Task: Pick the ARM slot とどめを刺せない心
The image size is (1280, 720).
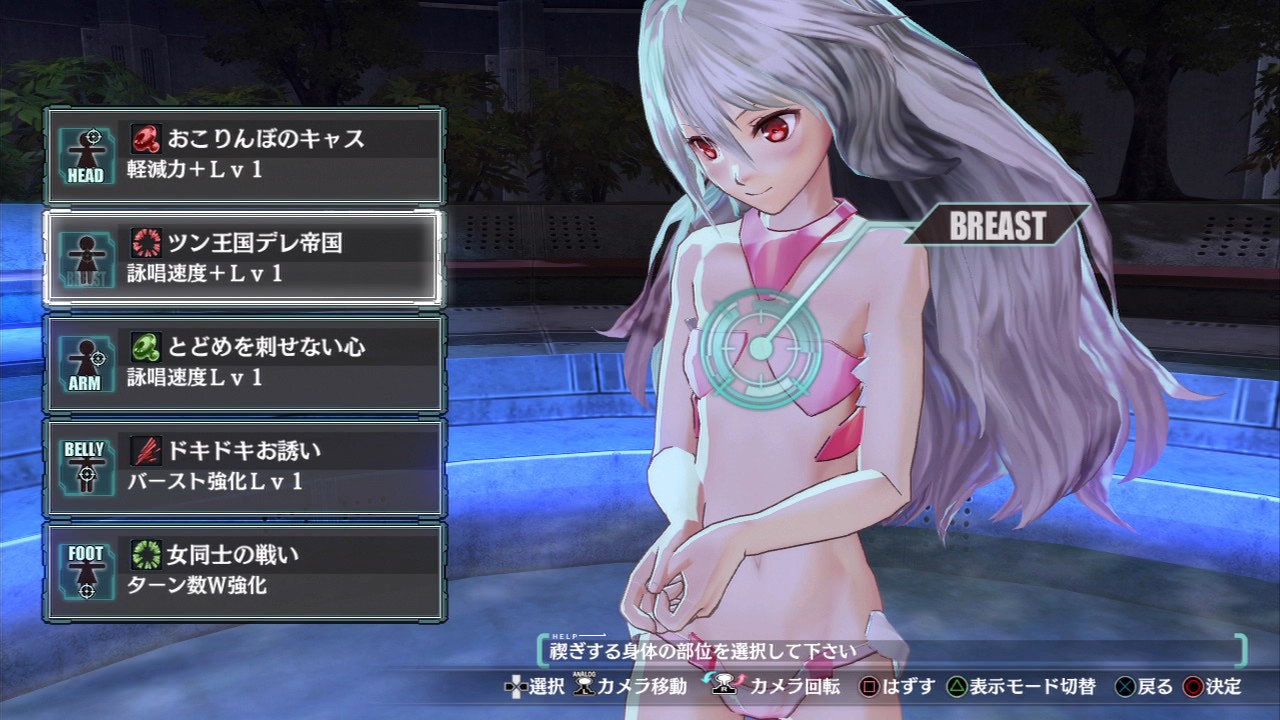Action: pos(244,362)
